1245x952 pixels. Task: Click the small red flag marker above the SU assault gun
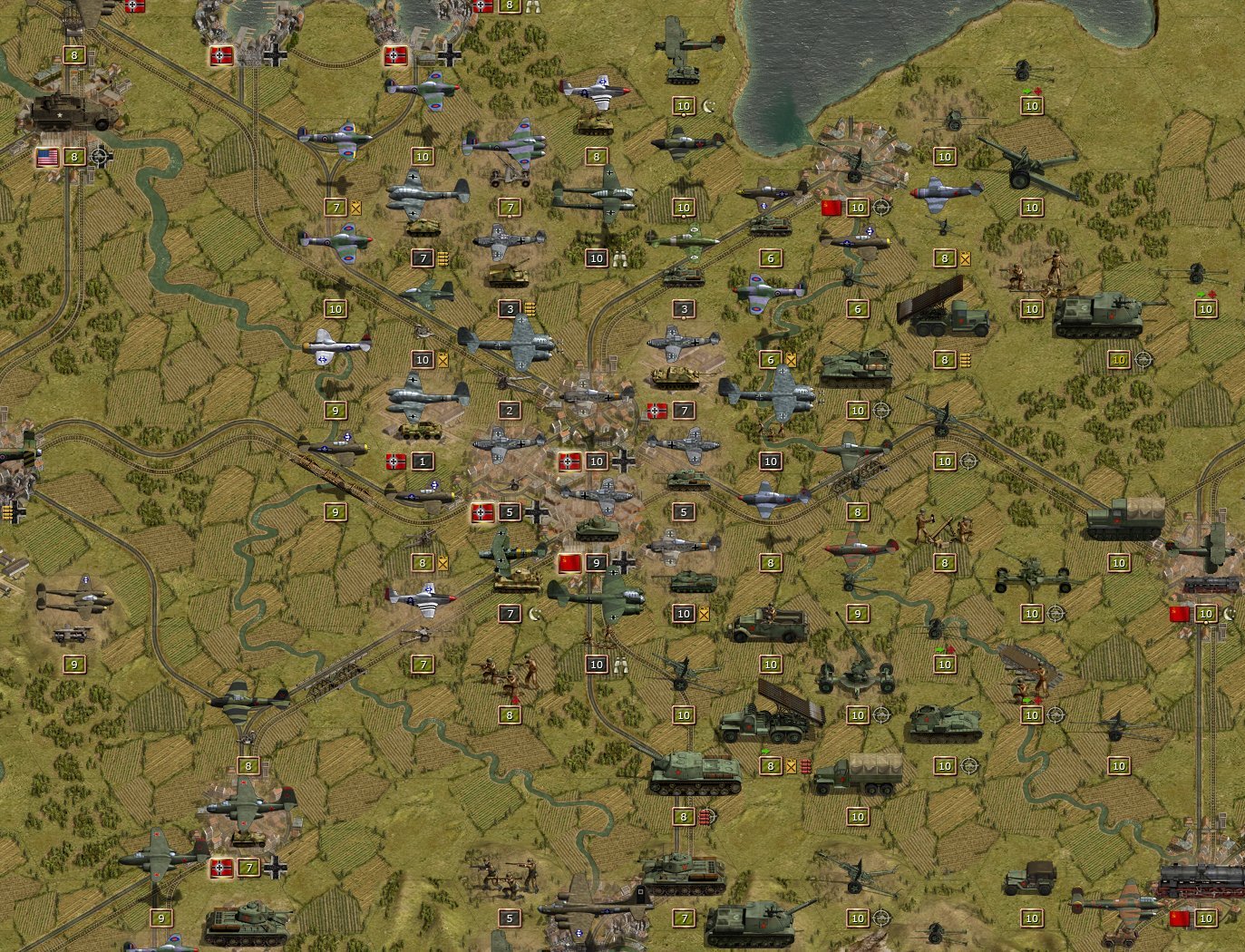1211,295
